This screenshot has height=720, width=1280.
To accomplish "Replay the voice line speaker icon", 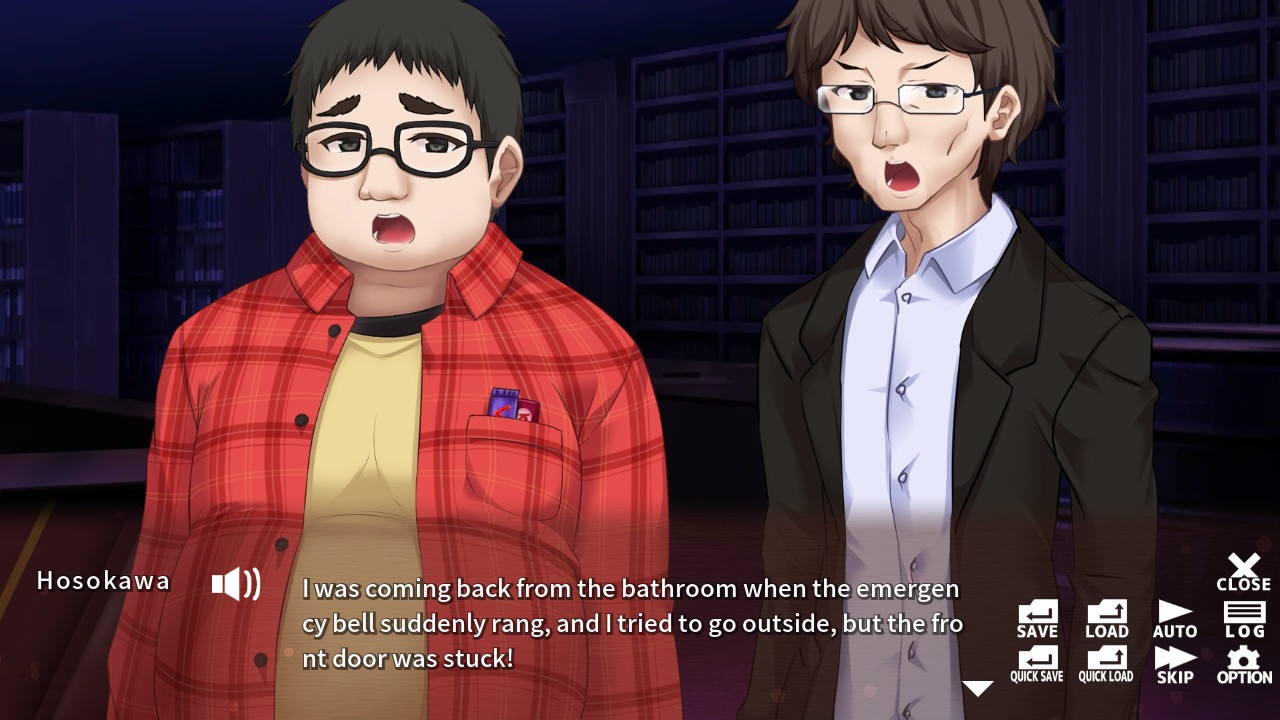I will pyautogui.click(x=234, y=583).
